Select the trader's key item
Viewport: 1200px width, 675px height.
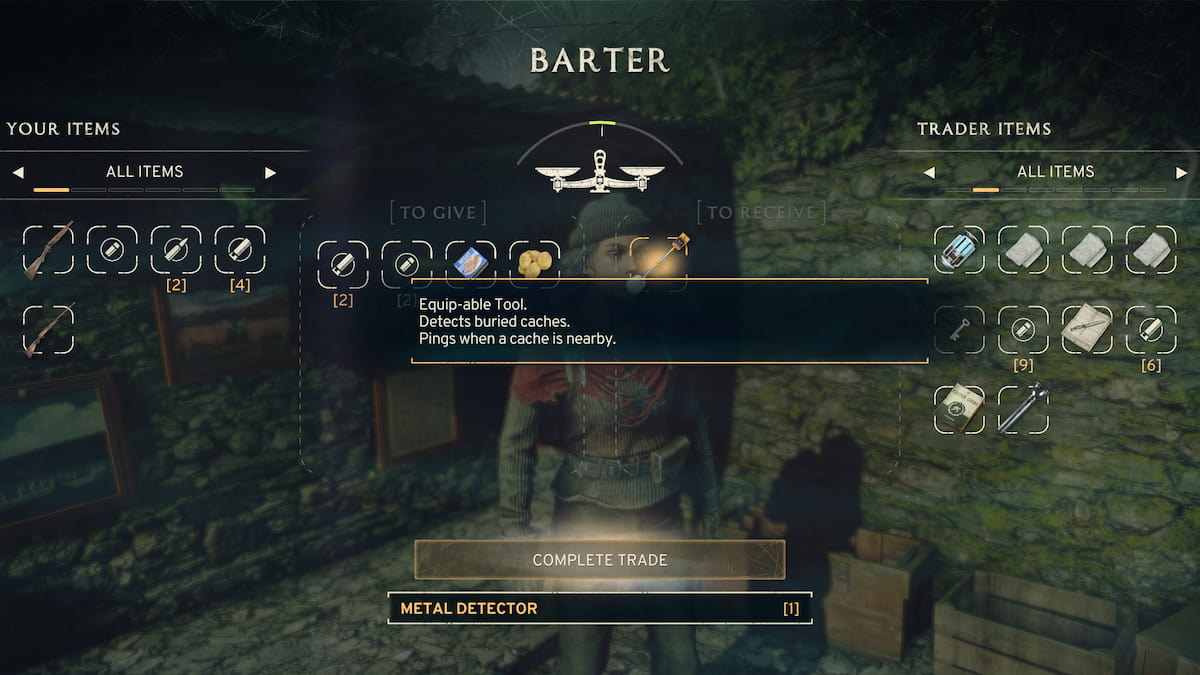[x=959, y=330]
